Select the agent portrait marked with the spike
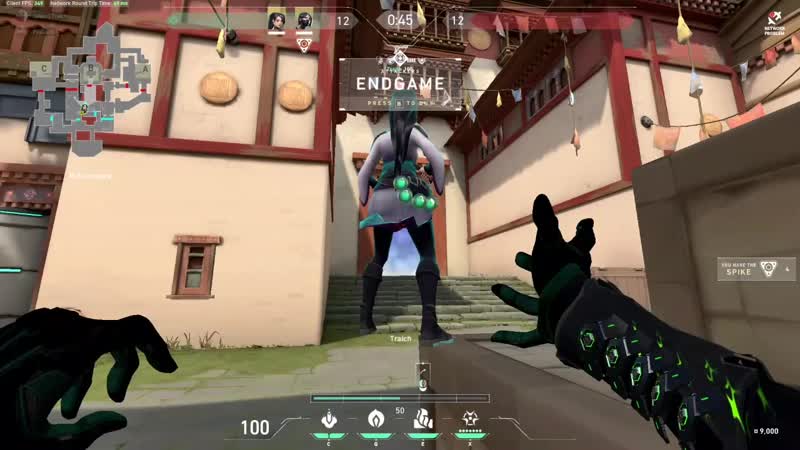The width and height of the screenshot is (800, 450). coord(304,20)
